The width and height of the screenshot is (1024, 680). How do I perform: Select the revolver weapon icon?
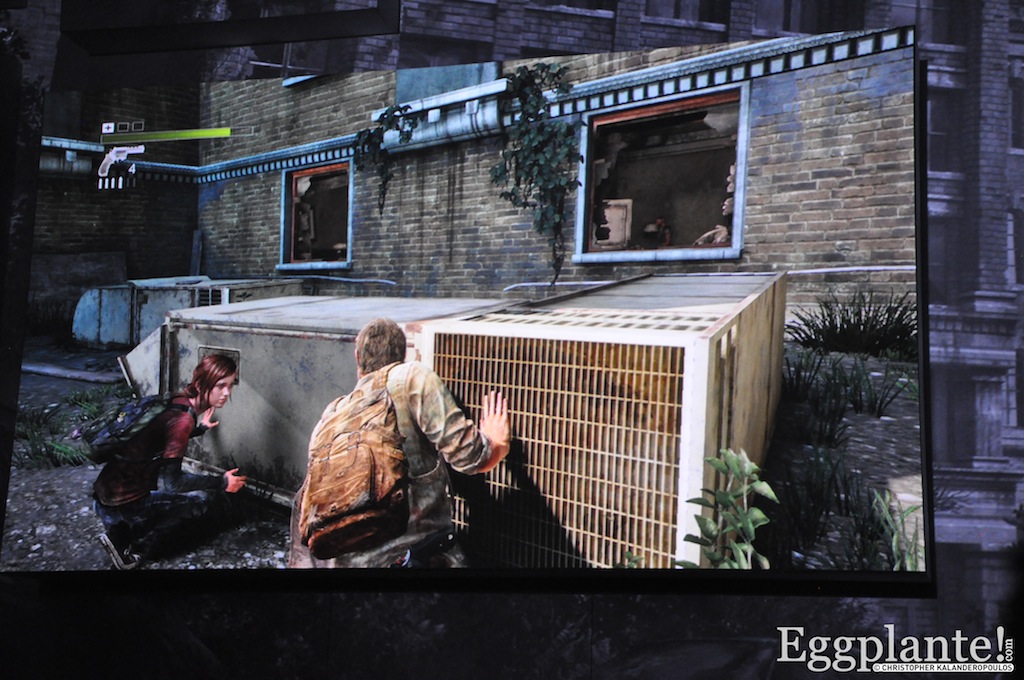pos(120,157)
